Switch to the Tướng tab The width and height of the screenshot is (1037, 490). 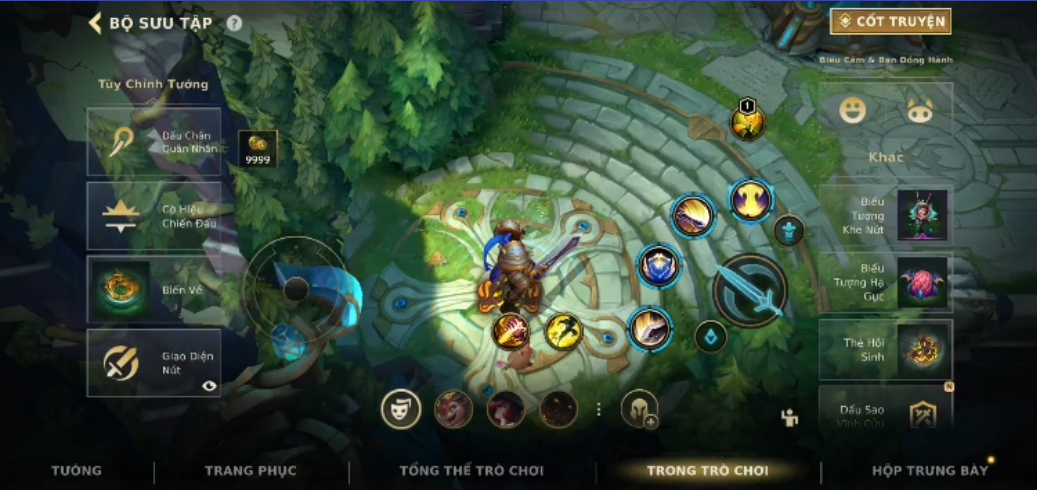coord(76,470)
